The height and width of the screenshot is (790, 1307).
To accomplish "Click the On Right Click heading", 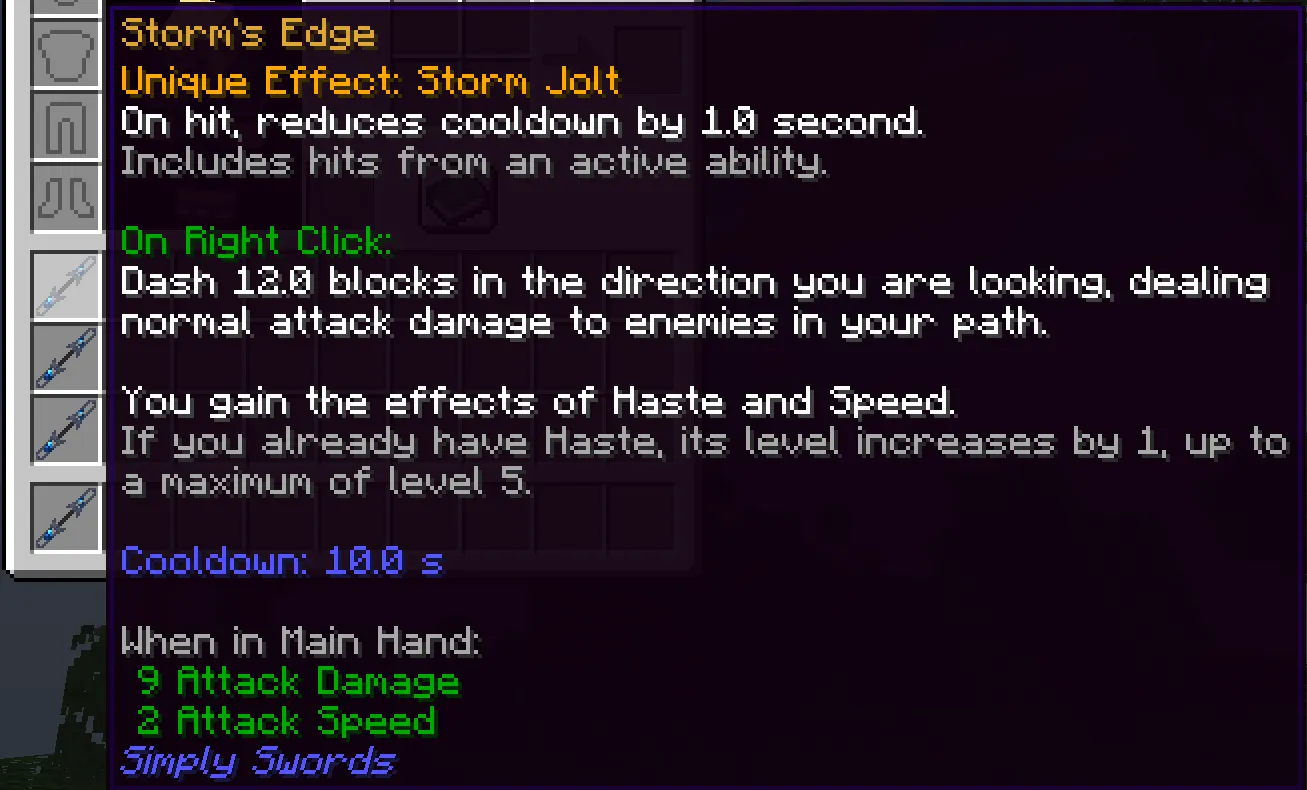I will click(x=253, y=241).
